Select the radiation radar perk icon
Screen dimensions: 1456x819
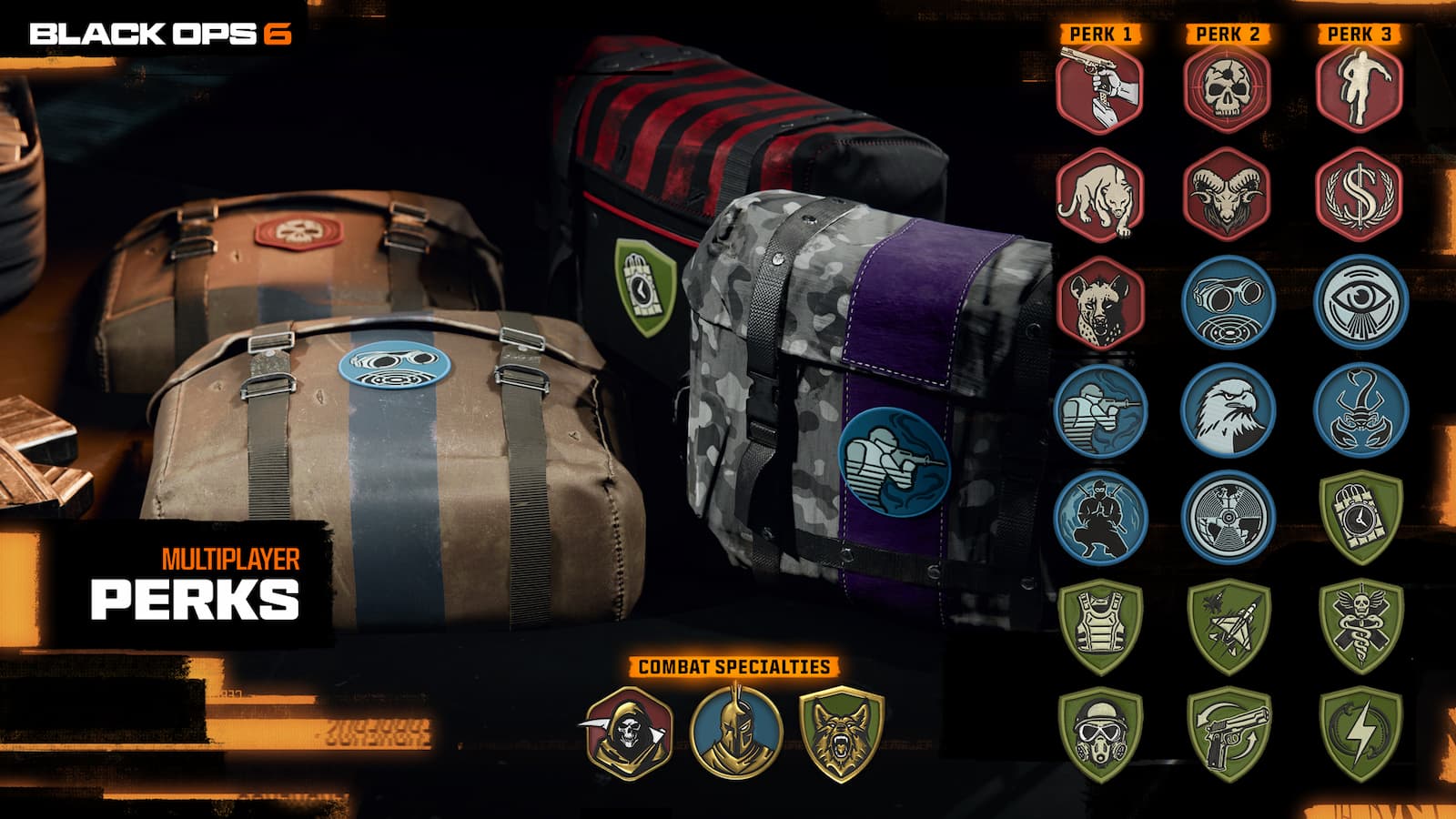tap(1228, 517)
